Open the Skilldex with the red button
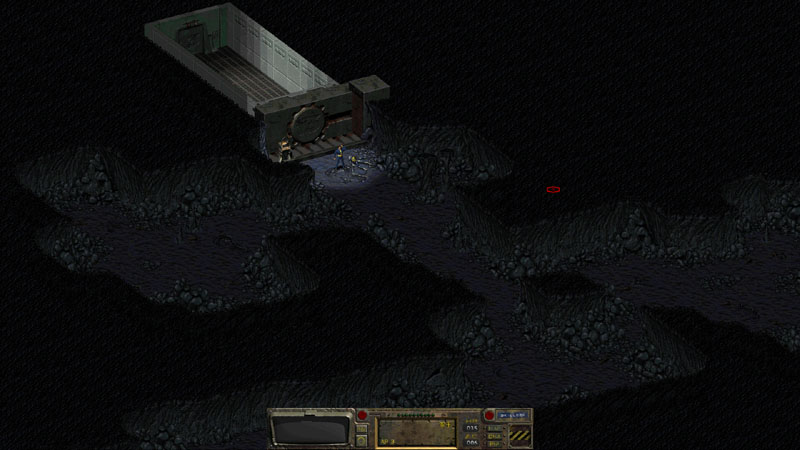The height and width of the screenshot is (450, 800). coord(490,415)
